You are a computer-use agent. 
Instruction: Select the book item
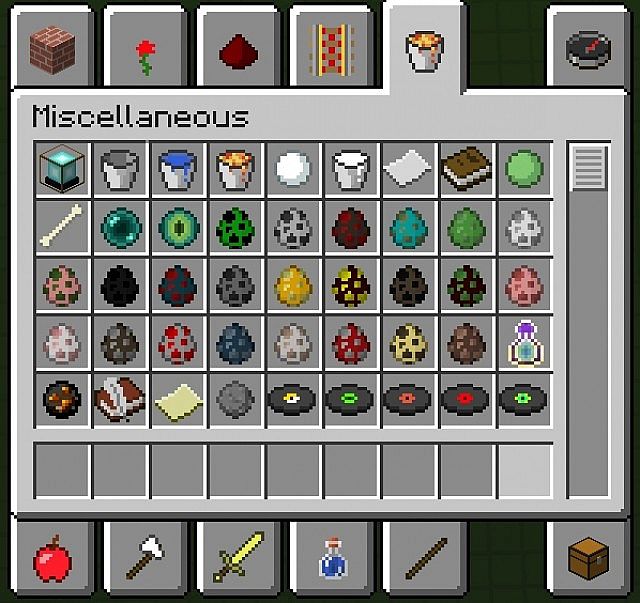tap(466, 168)
